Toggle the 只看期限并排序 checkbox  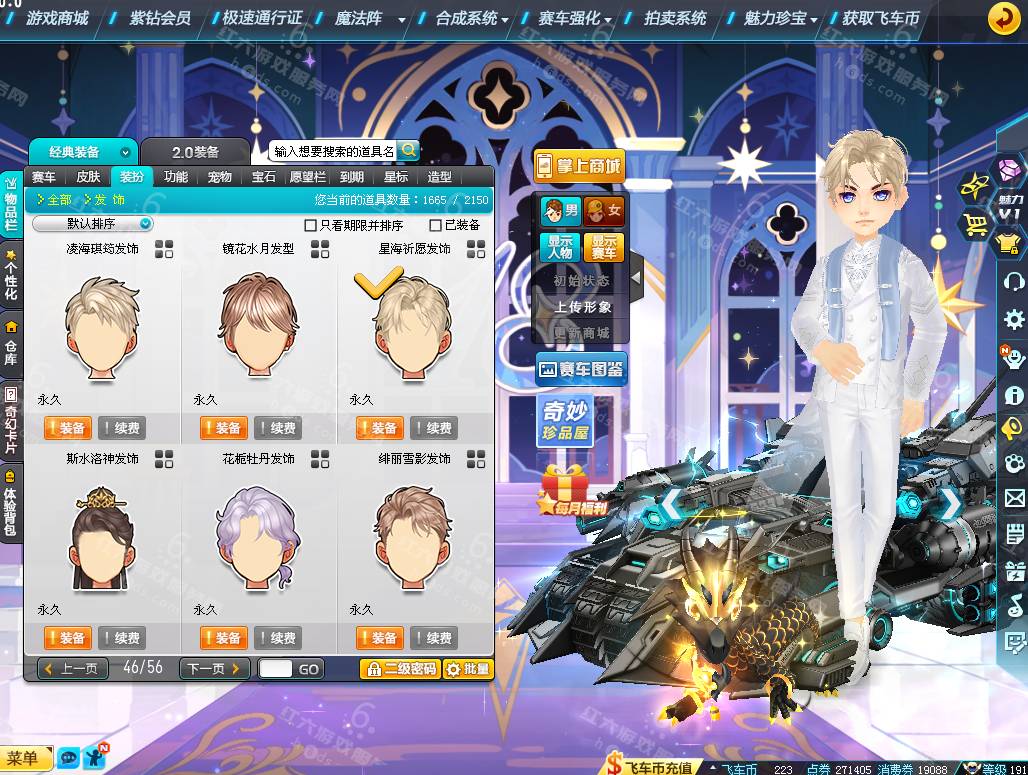[x=310, y=225]
